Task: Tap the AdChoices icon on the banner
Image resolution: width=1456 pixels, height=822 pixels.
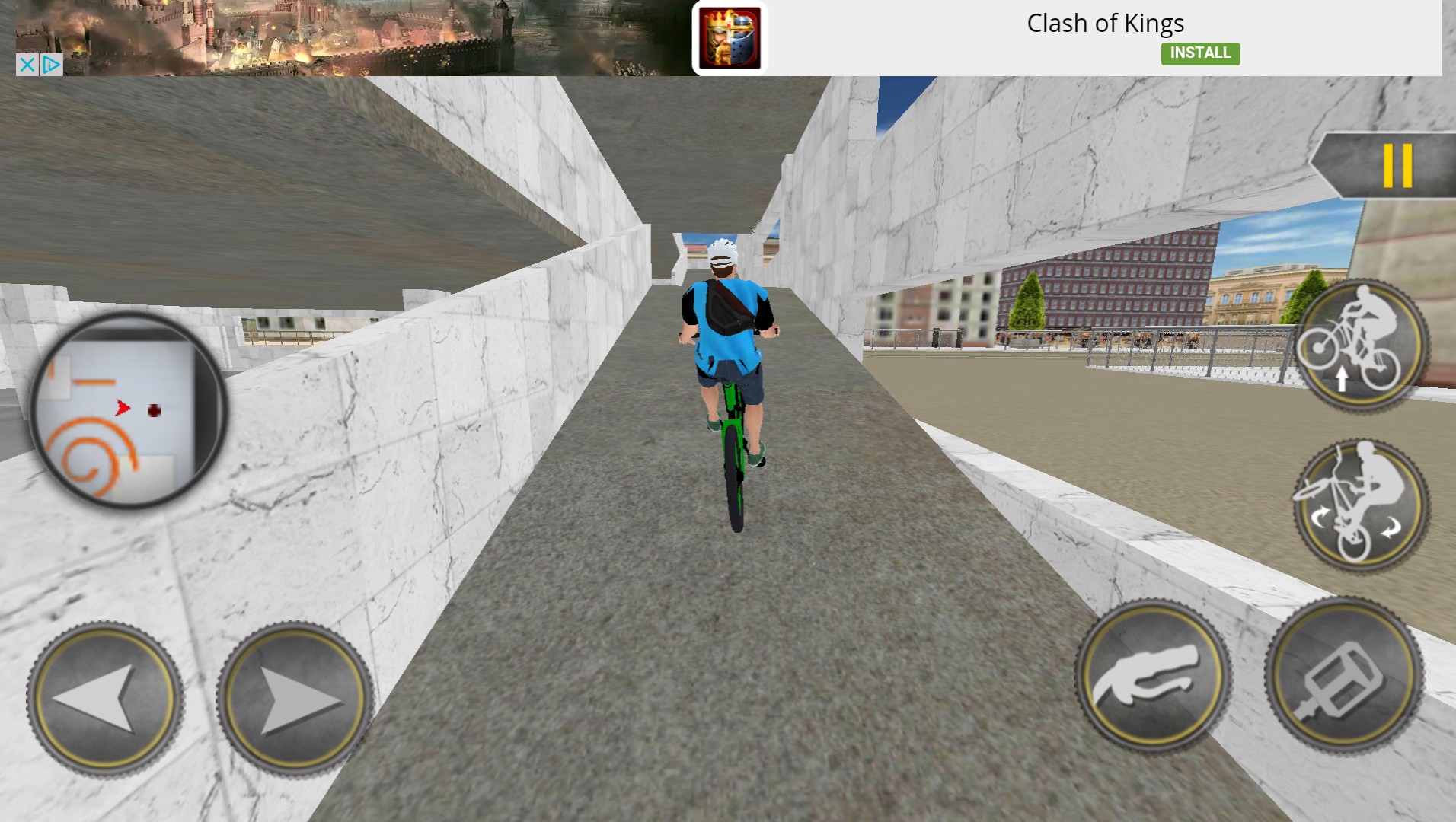Action: pos(50,65)
